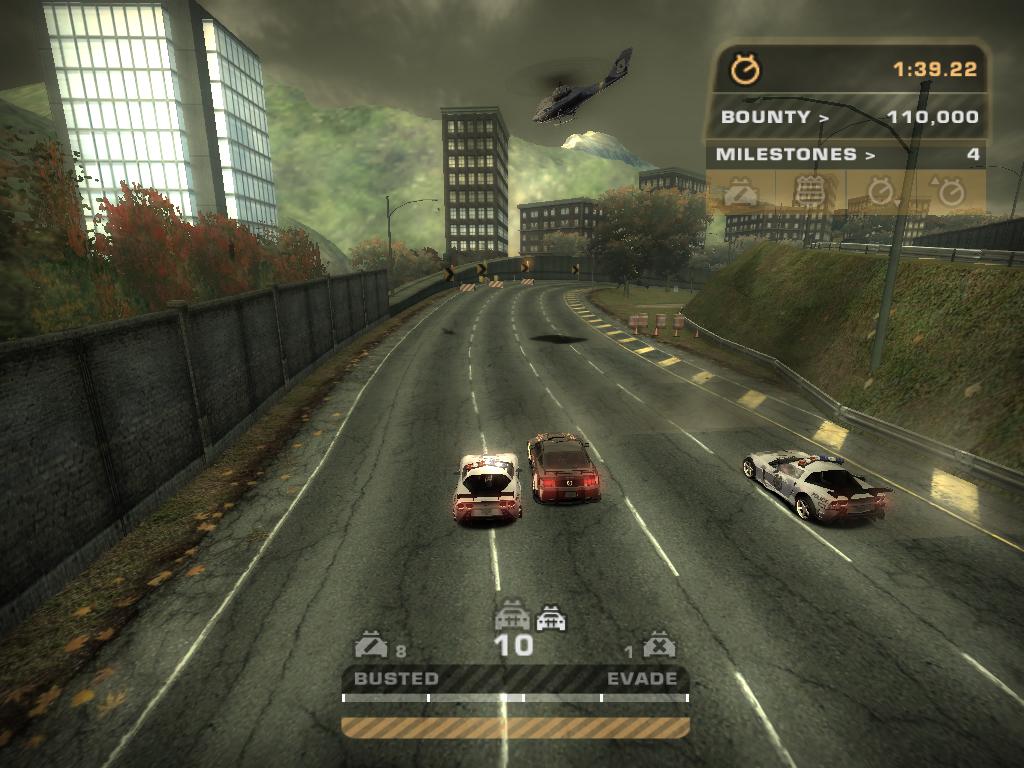
Task: Click the slashed cop car icon above Busted
Action: coord(371,645)
